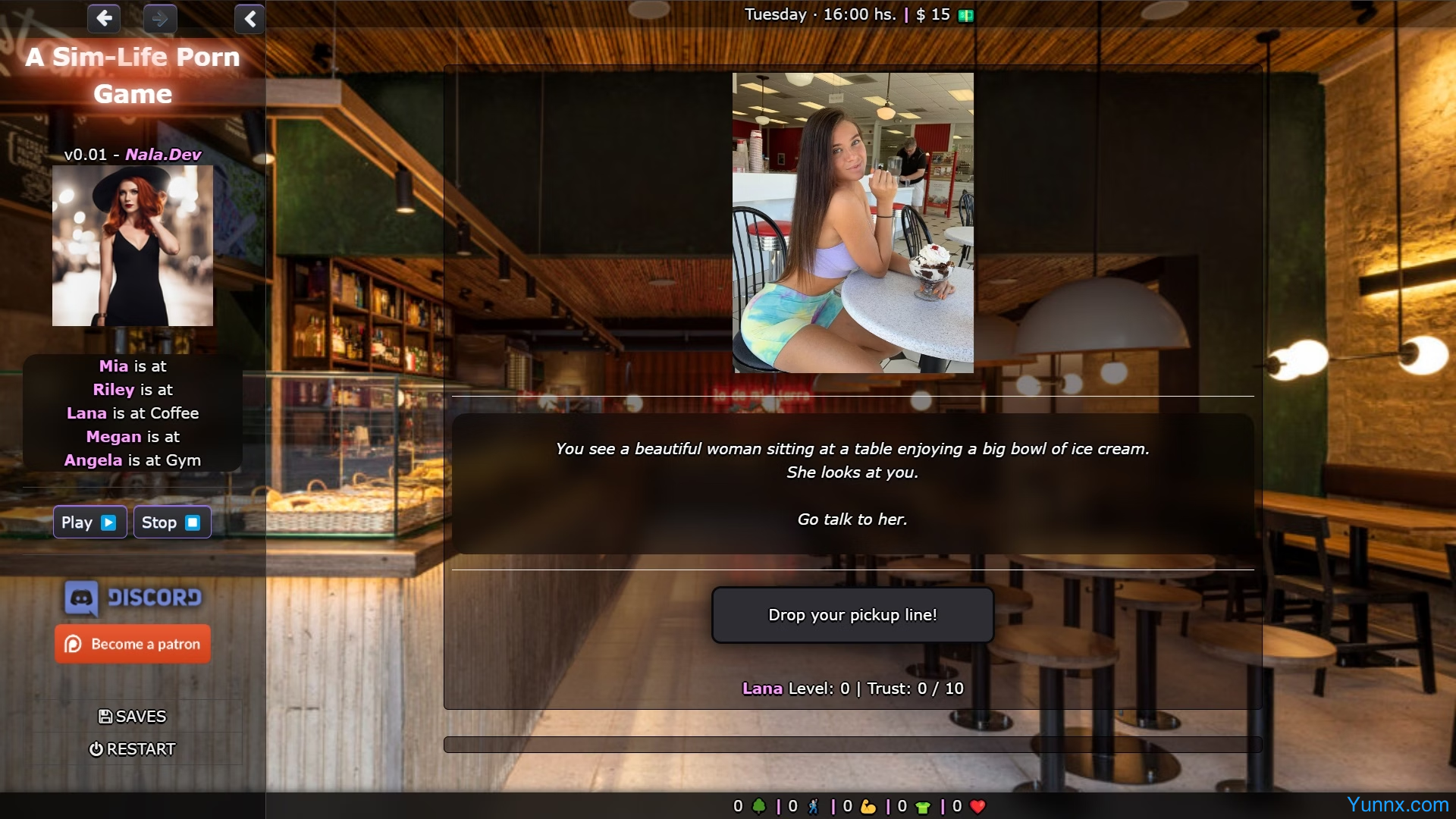Go forward with the right arrow button
The width and height of the screenshot is (1456, 819).
tap(160, 17)
